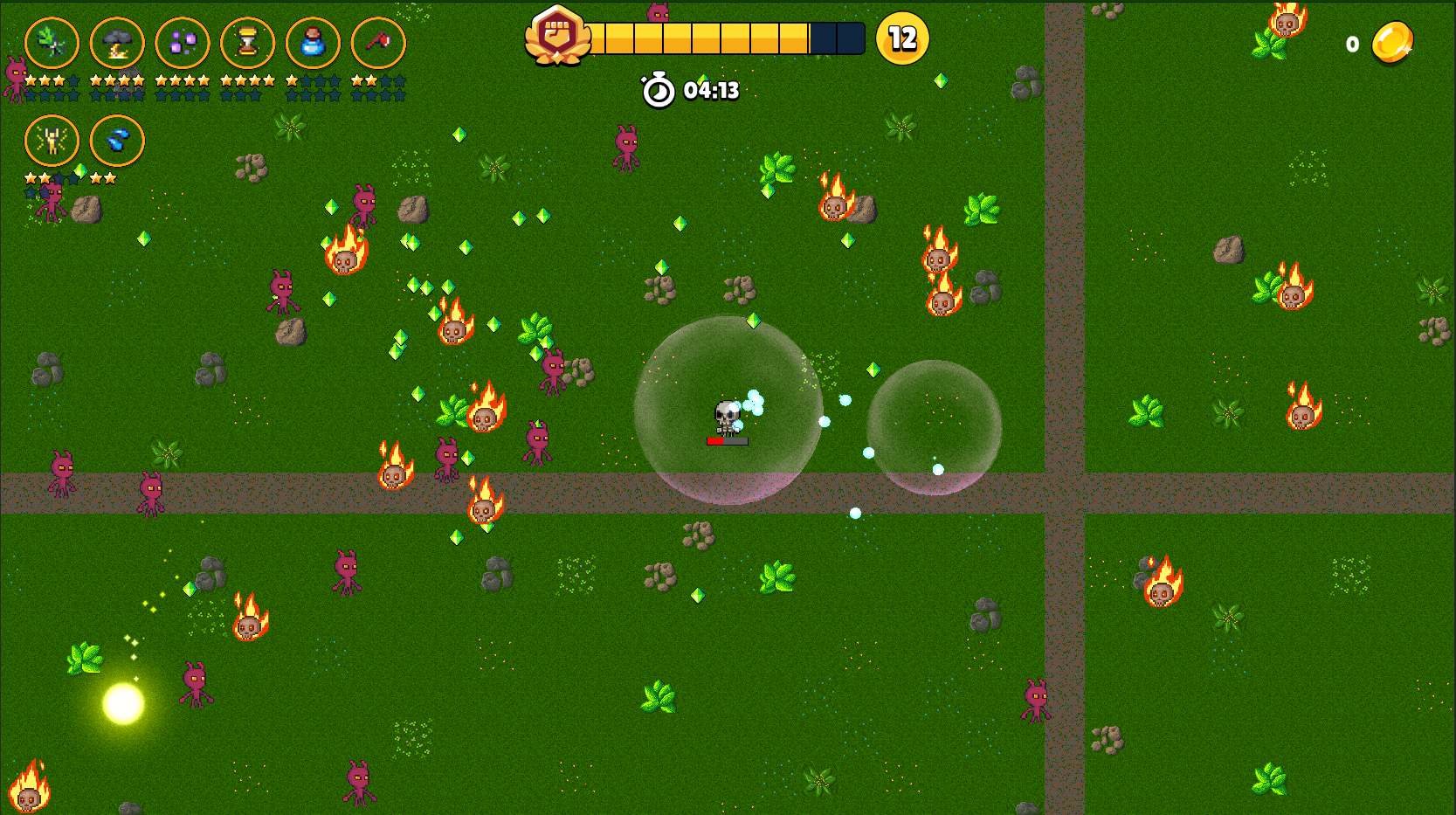Screen dimensions: 1456x815
Task: Select the red axe weapon icon
Action: [x=377, y=43]
